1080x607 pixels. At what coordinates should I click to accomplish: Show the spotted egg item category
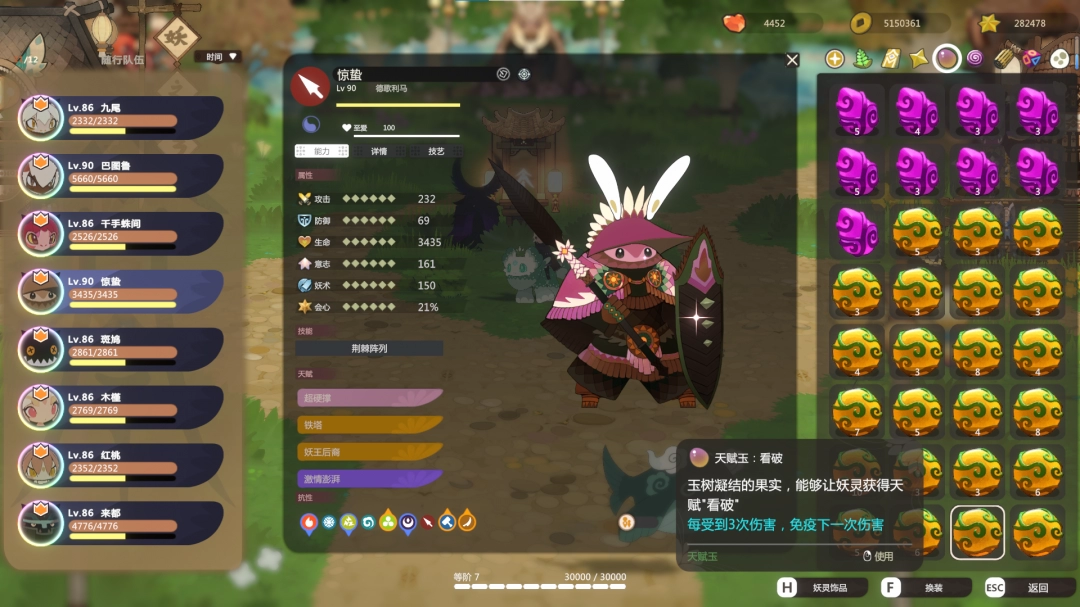point(1059,59)
